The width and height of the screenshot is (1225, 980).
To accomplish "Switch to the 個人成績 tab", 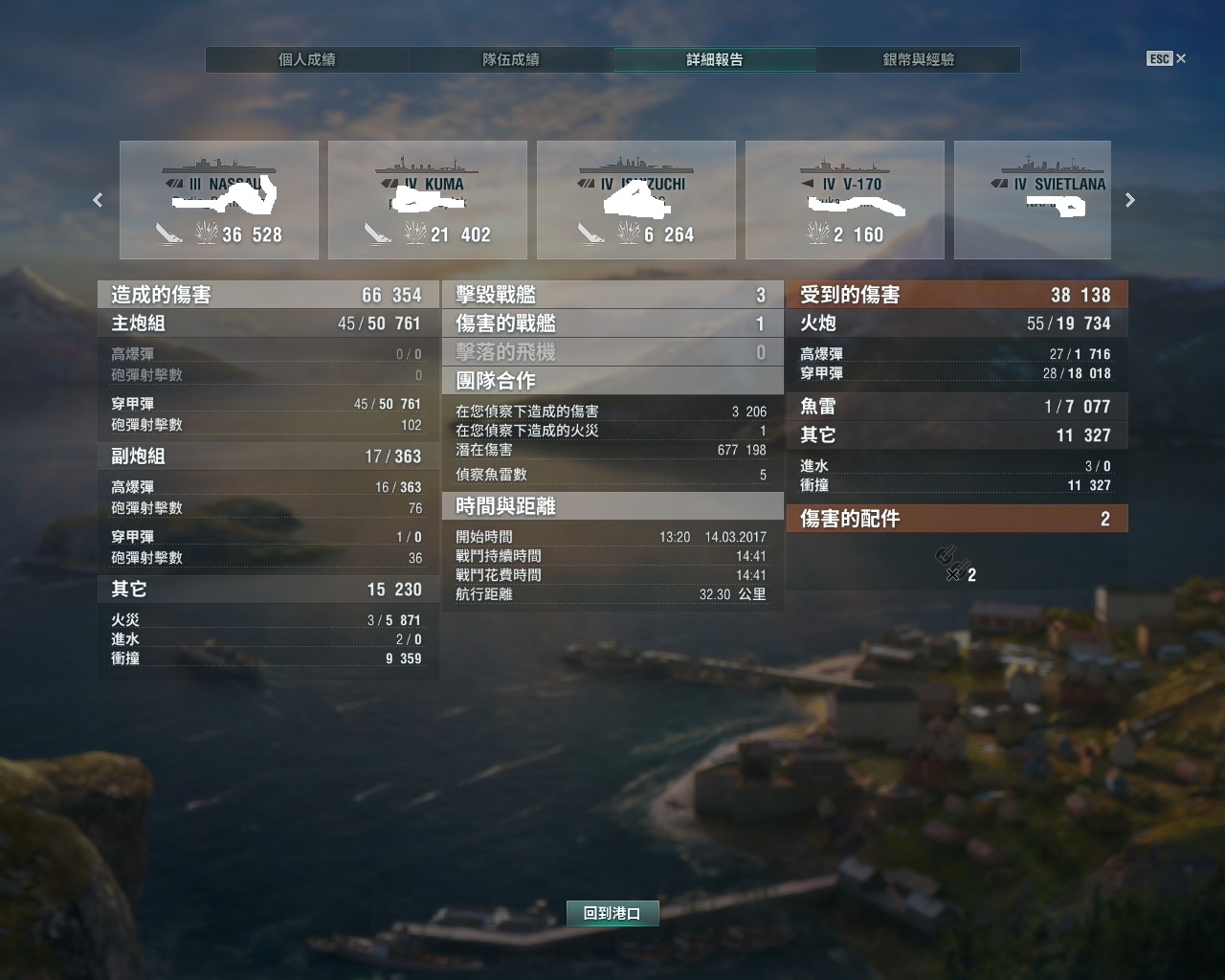I will (x=307, y=59).
